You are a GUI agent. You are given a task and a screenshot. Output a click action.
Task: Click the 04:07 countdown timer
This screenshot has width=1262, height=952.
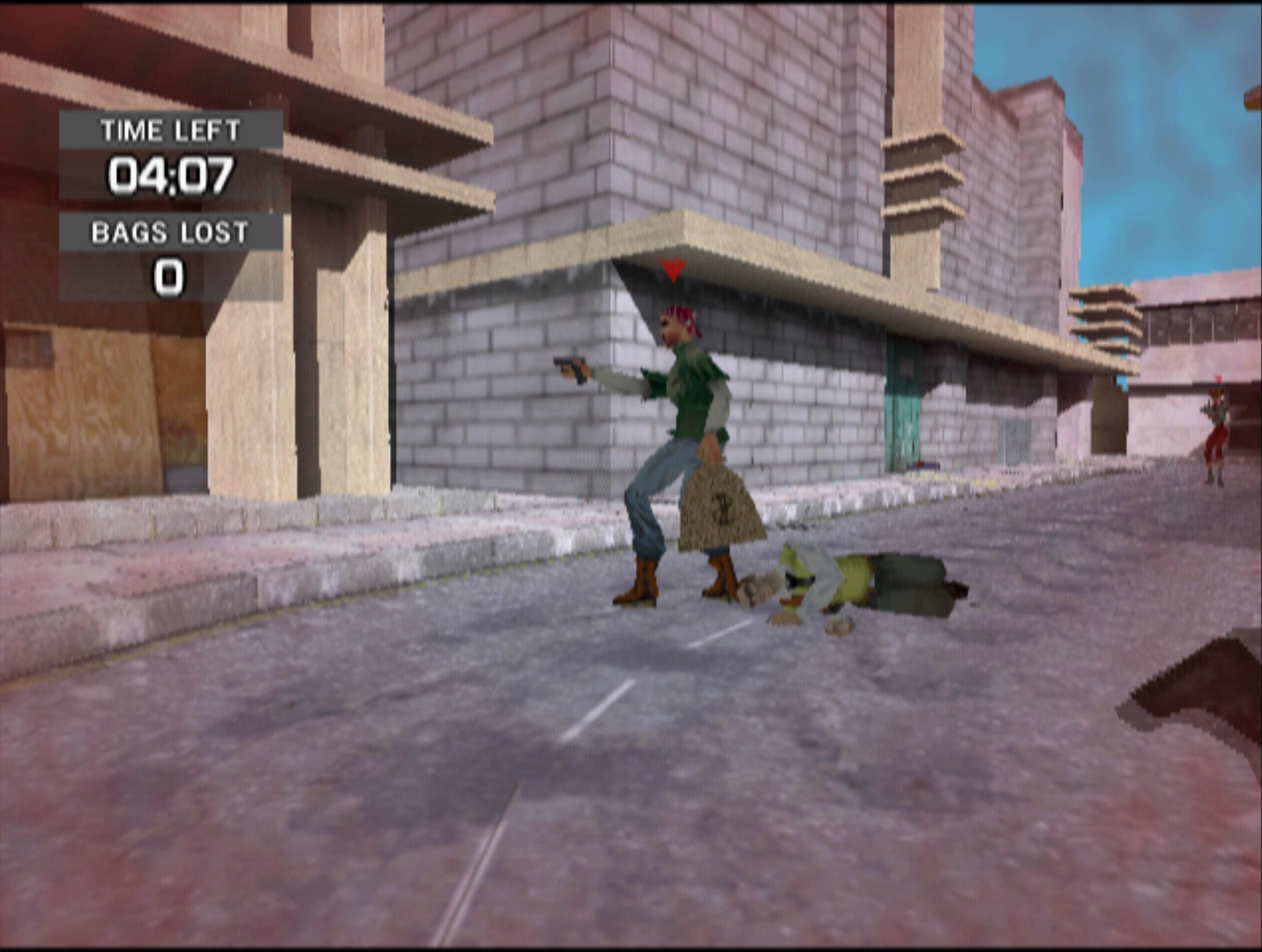pos(172,175)
